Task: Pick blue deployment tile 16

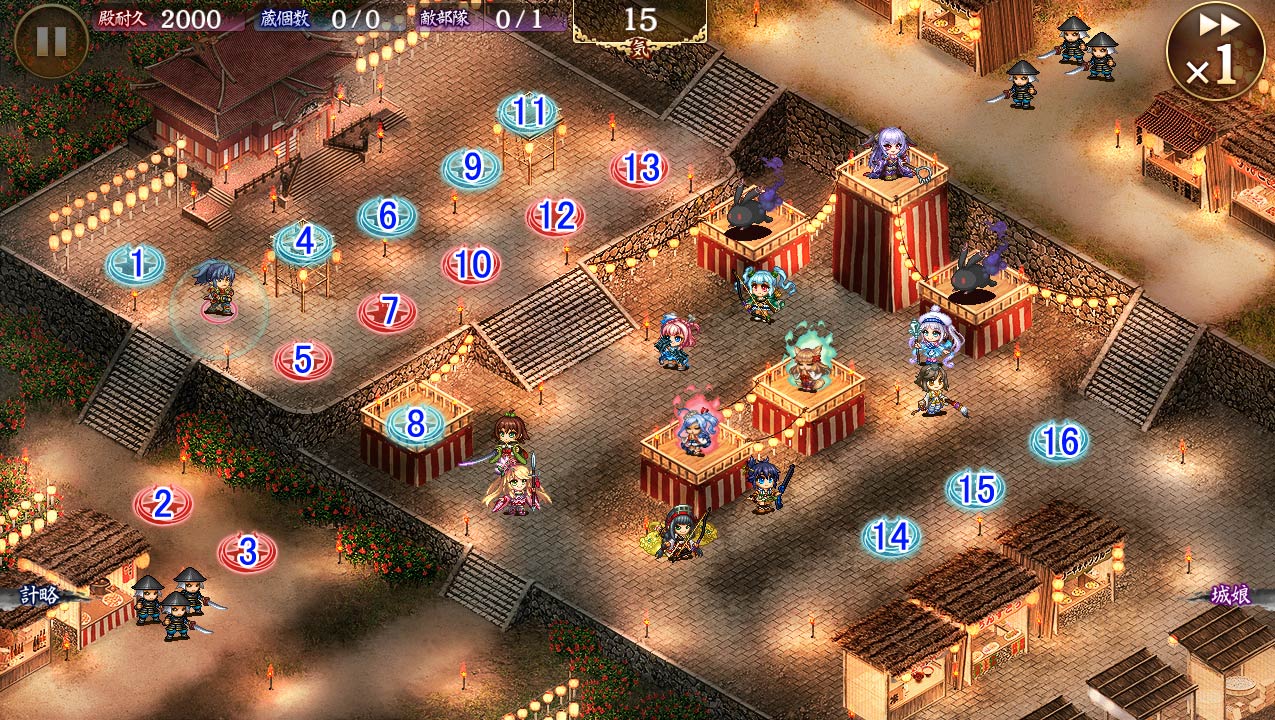Action: coord(1059,441)
